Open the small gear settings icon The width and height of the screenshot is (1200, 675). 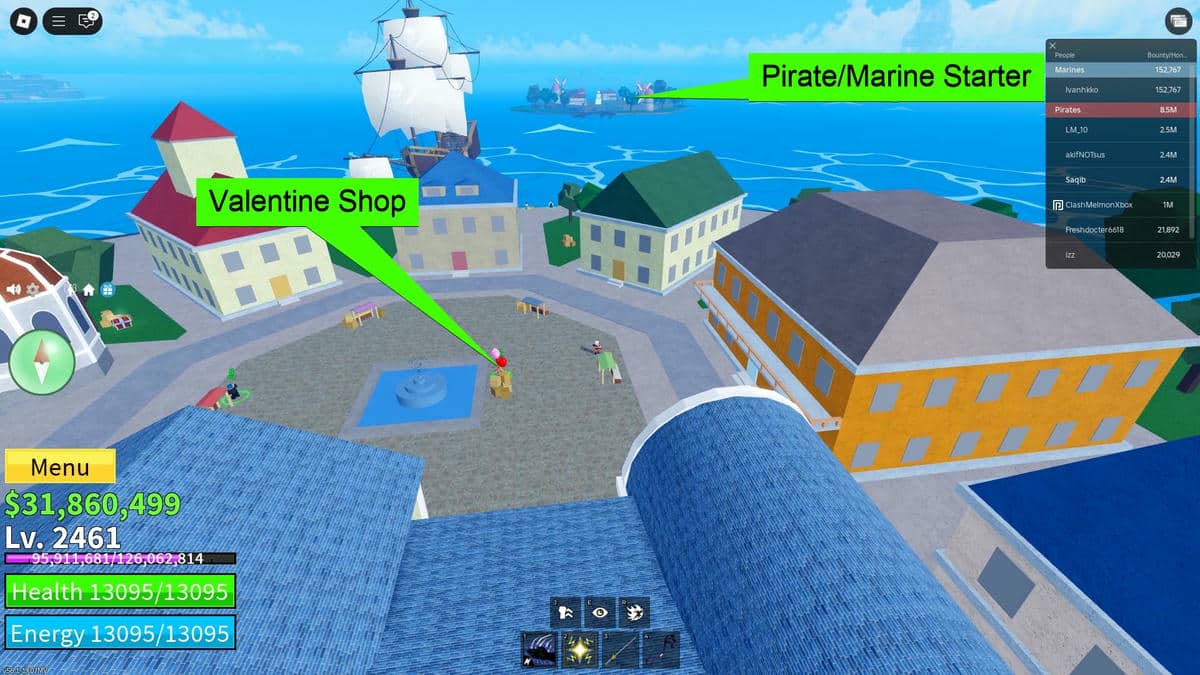33,290
